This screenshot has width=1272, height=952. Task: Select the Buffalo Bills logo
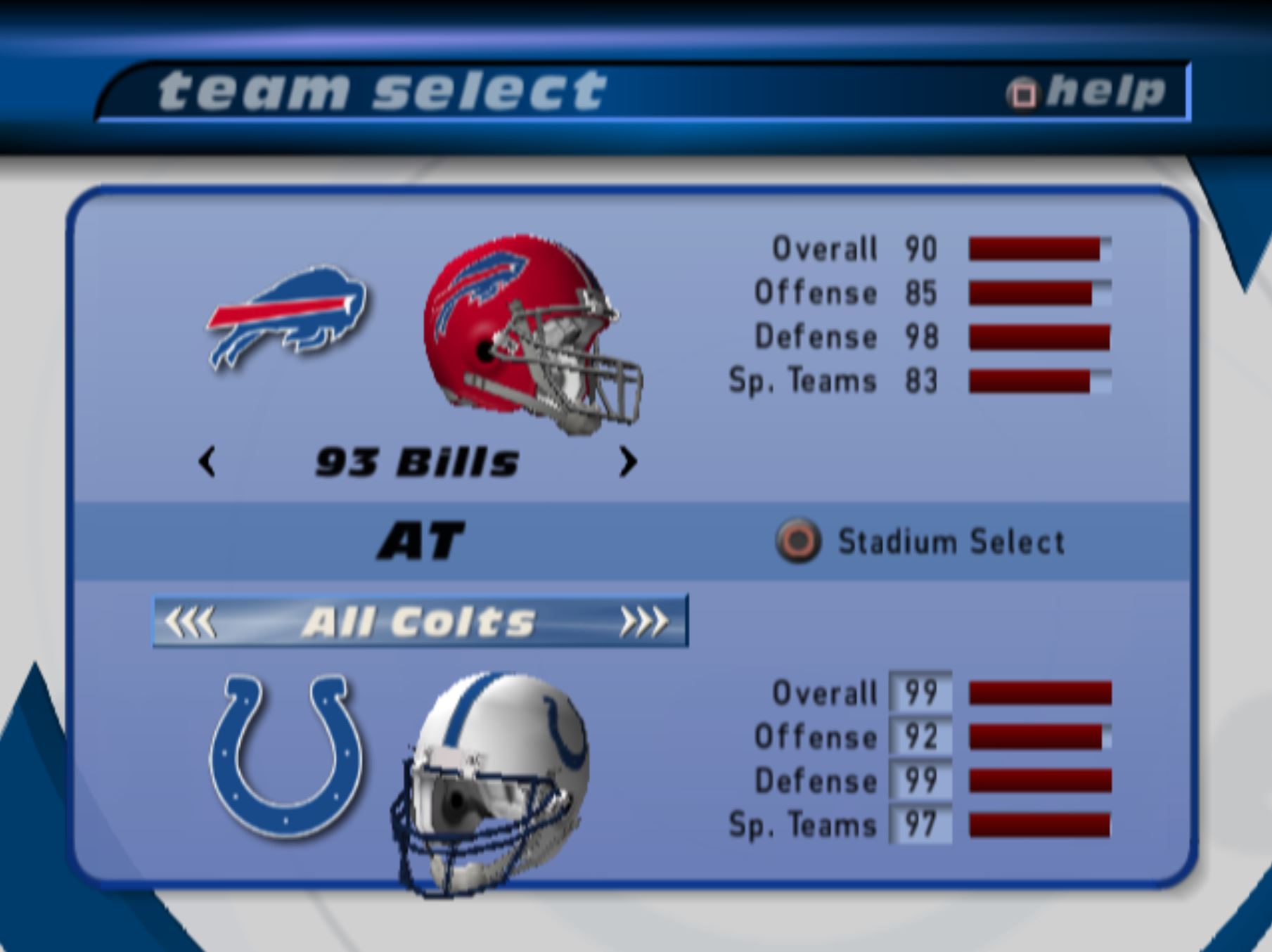(x=287, y=315)
